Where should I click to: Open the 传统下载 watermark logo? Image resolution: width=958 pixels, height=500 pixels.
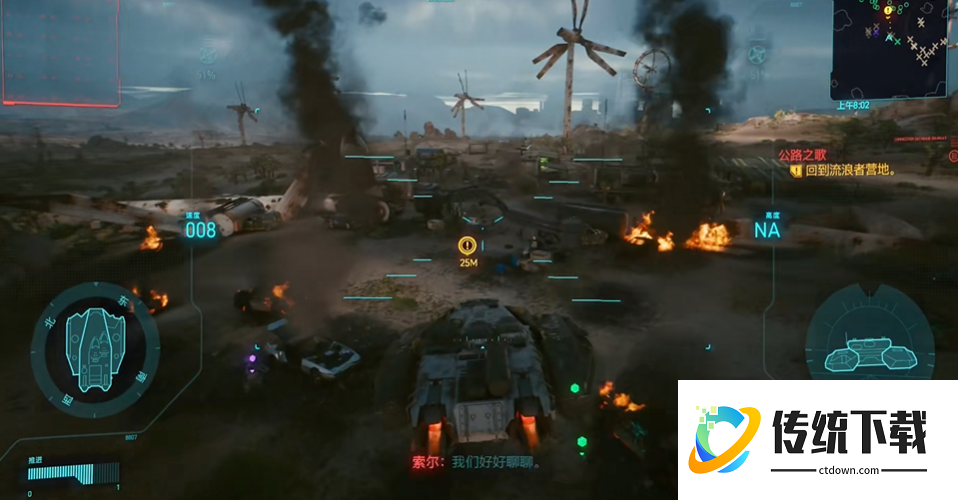point(816,440)
